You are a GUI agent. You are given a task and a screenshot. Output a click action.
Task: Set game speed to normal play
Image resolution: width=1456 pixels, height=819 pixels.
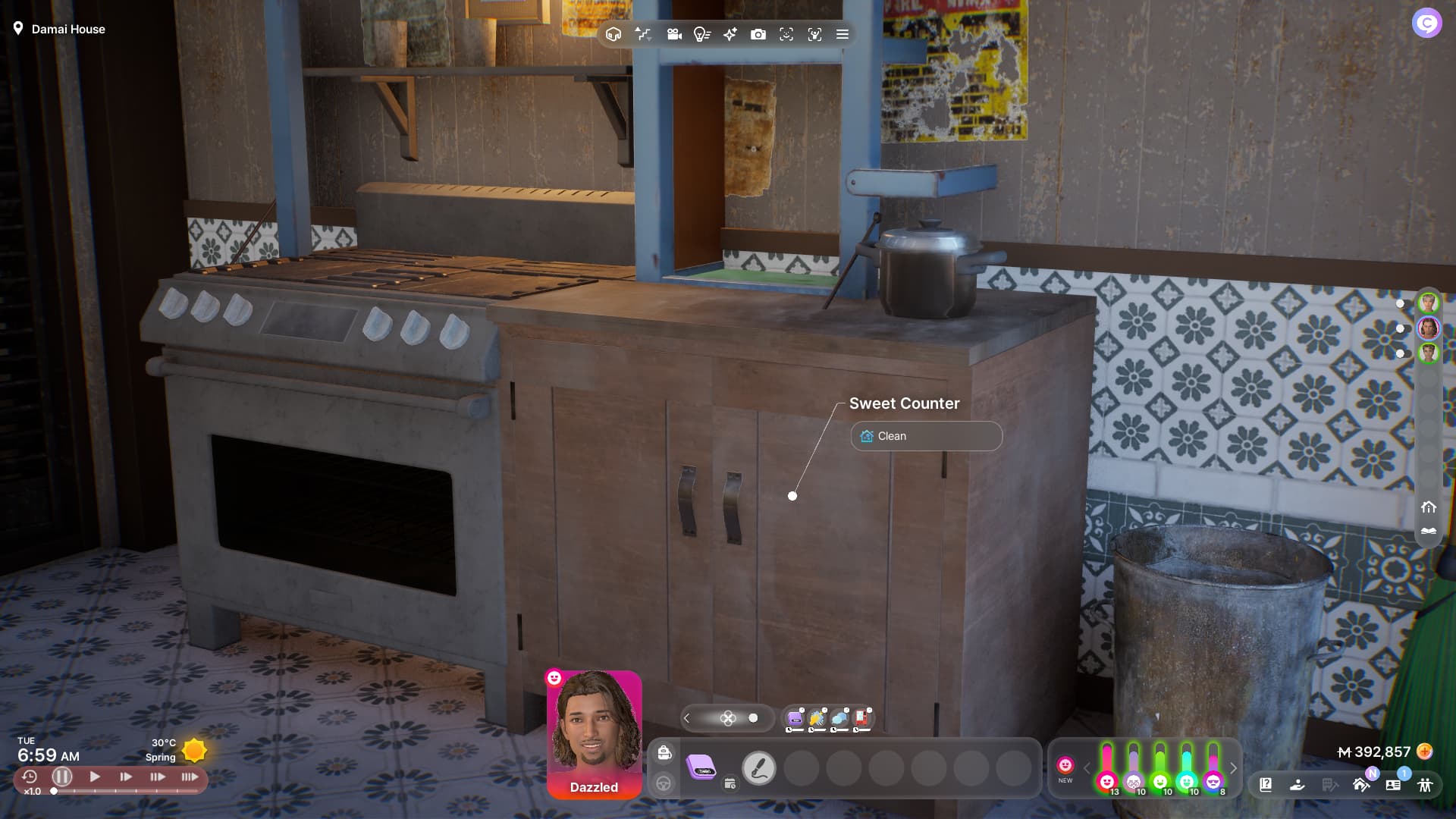[x=95, y=777]
